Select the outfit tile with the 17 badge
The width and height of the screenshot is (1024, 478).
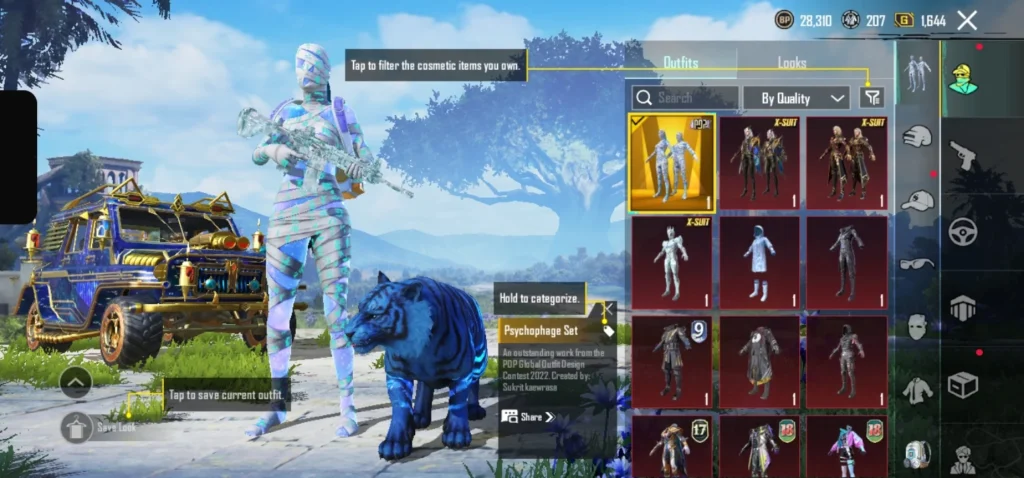[x=671, y=447]
